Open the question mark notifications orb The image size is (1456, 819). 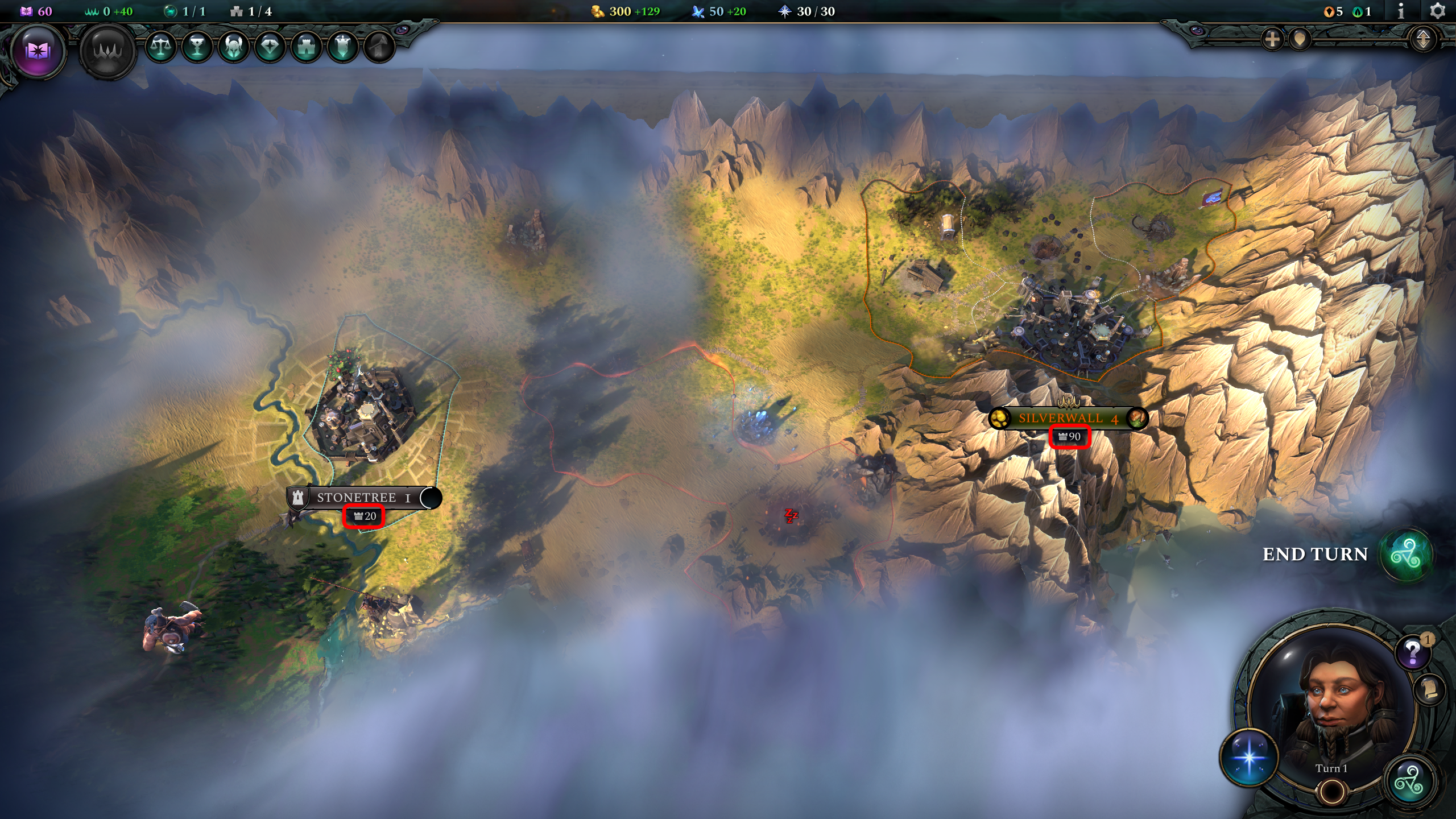point(1413,651)
